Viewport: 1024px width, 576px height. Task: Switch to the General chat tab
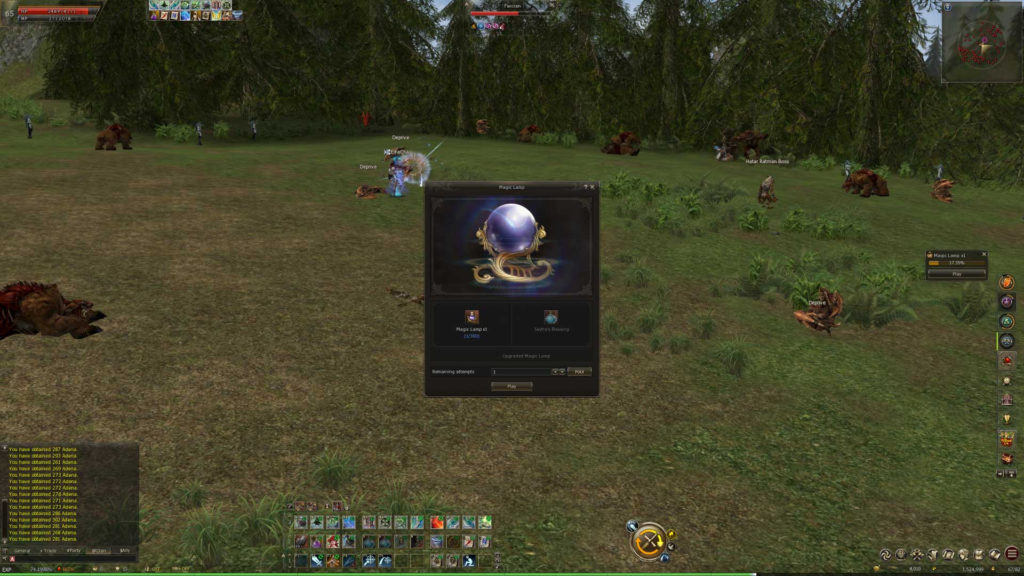pyautogui.click(x=21, y=550)
